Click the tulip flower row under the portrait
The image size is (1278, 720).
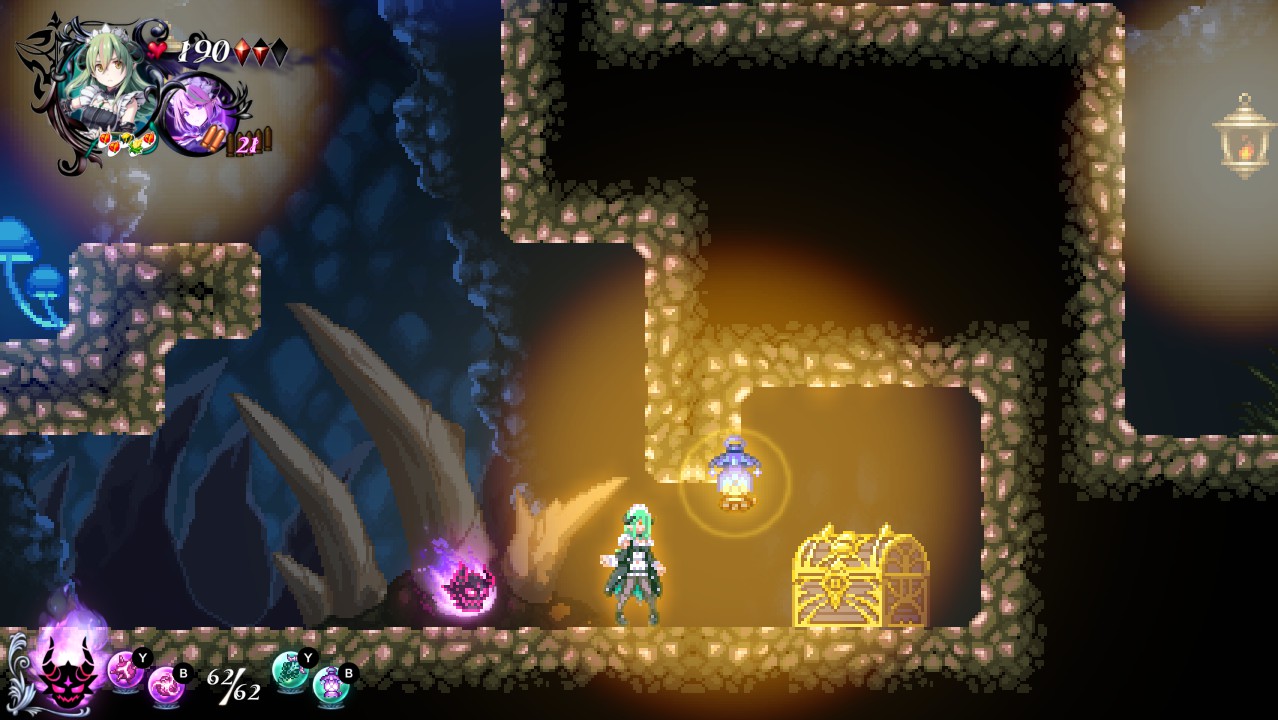pyautogui.click(x=125, y=143)
